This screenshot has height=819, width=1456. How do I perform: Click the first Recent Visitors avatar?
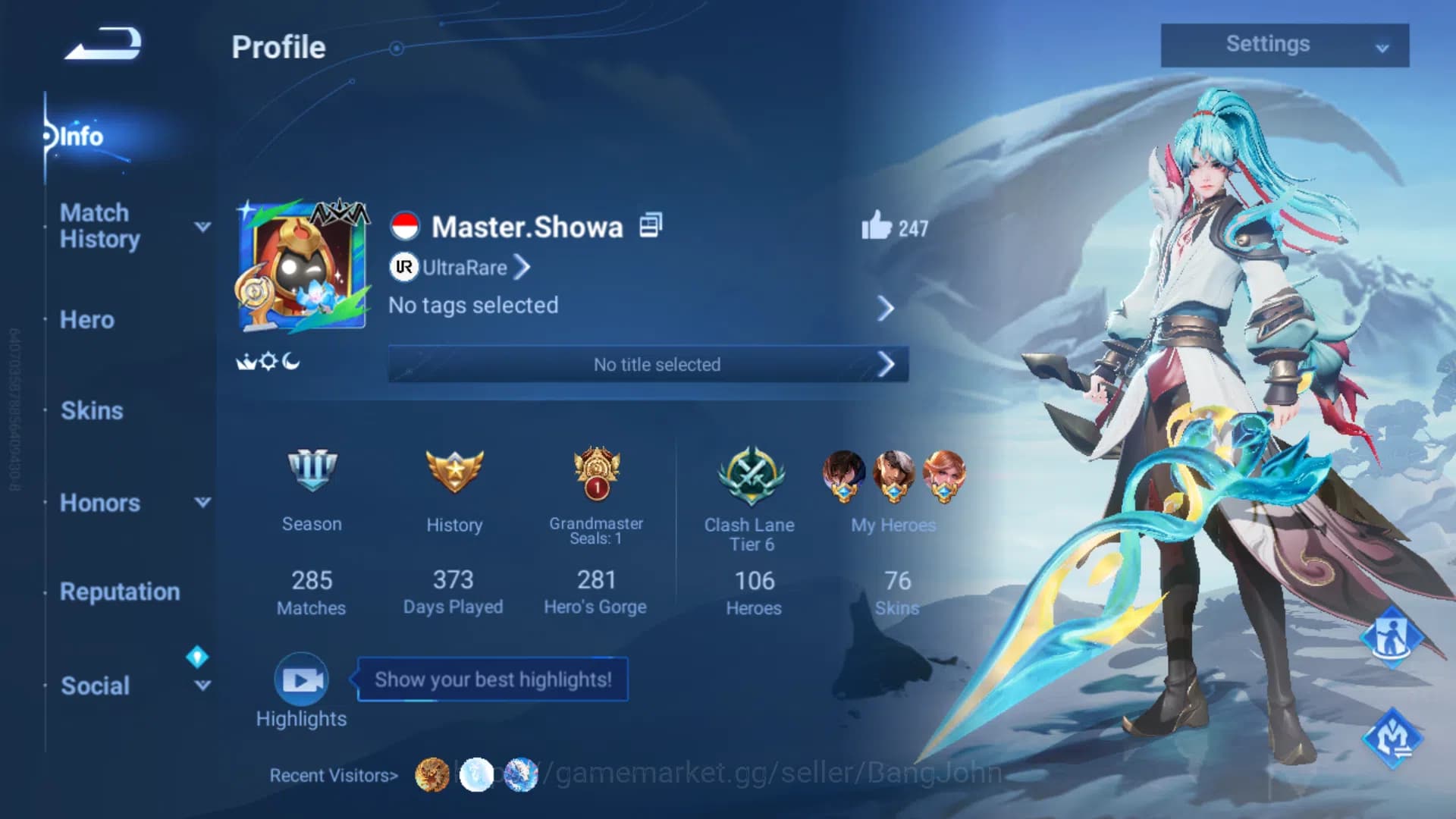click(431, 775)
